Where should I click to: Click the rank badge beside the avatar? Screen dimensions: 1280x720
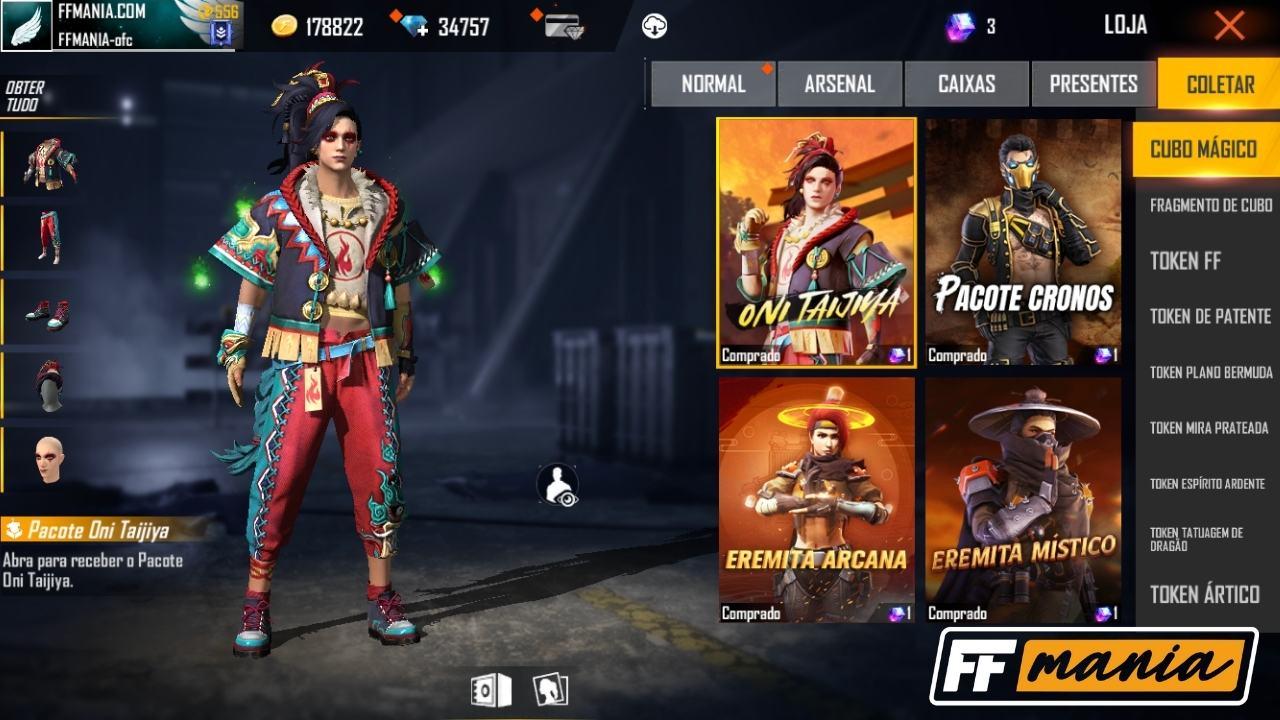pos(221,30)
